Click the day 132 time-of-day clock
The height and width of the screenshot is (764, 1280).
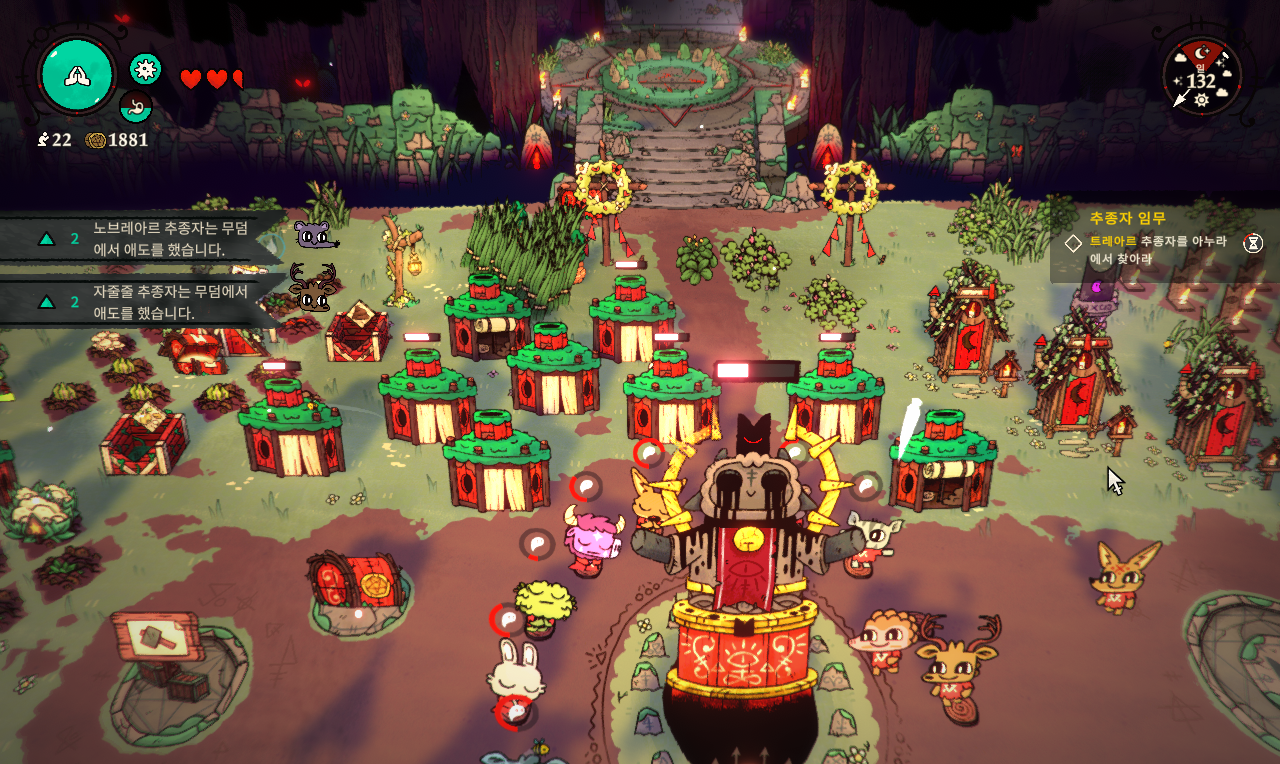1201,77
